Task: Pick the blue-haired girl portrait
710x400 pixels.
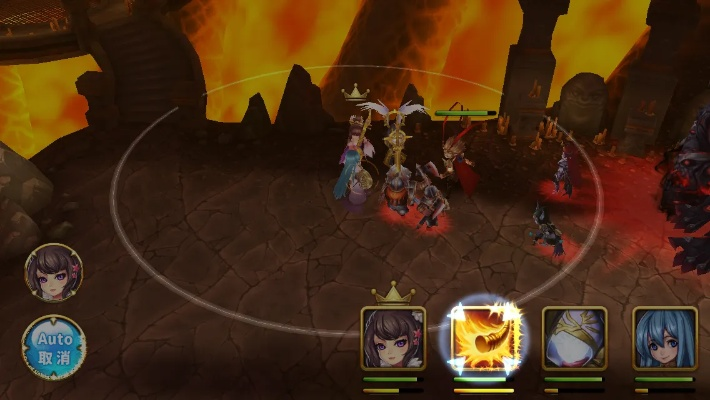Action: click(665, 339)
